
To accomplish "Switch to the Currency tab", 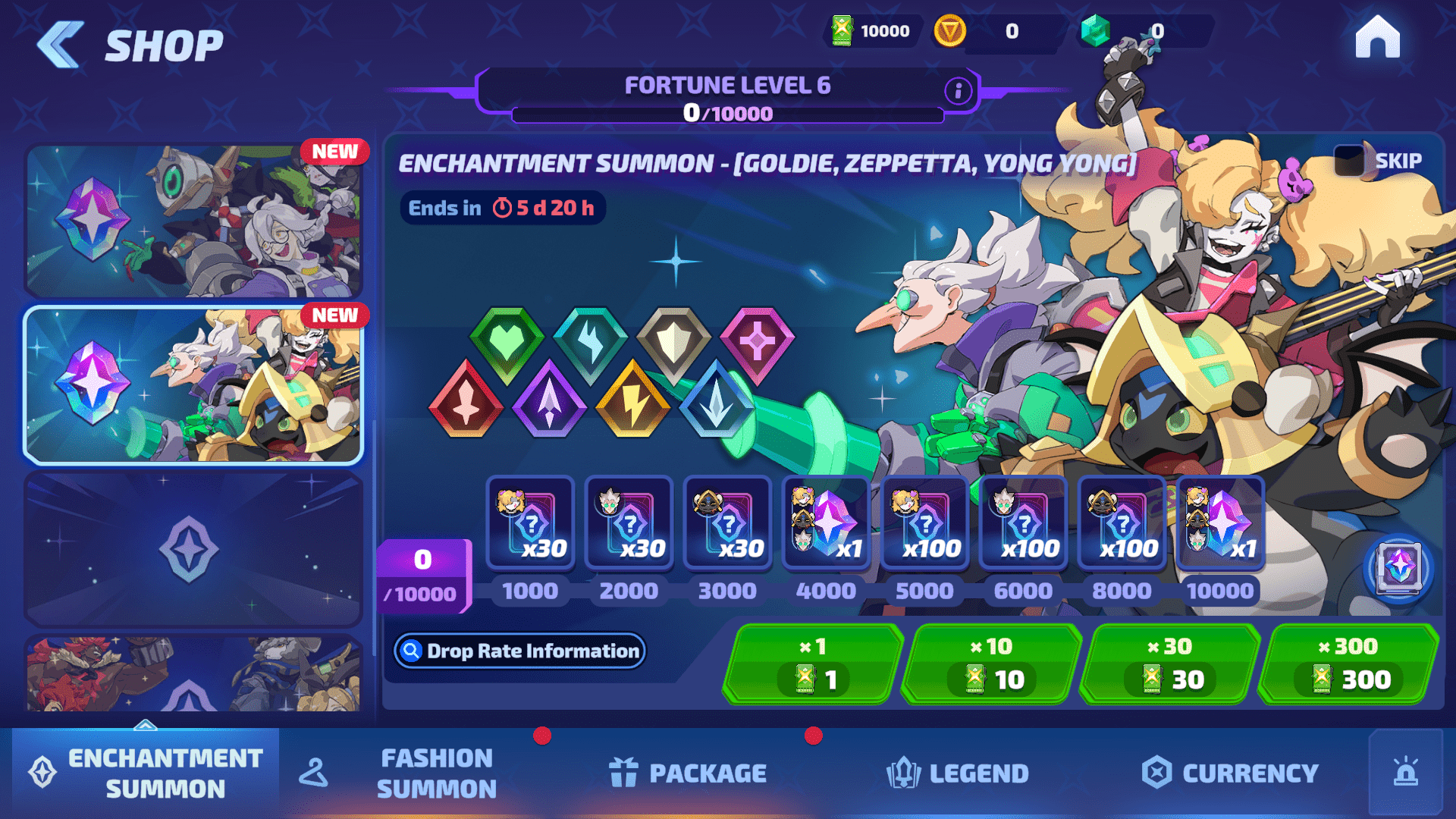I will (x=1230, y=773).
